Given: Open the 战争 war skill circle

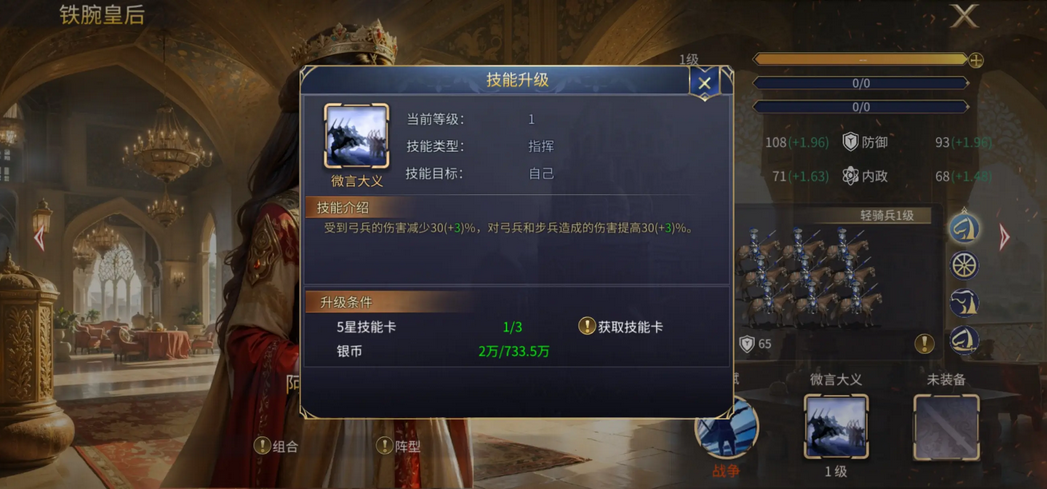Looking at the screenshot, I should click(726, 430).
